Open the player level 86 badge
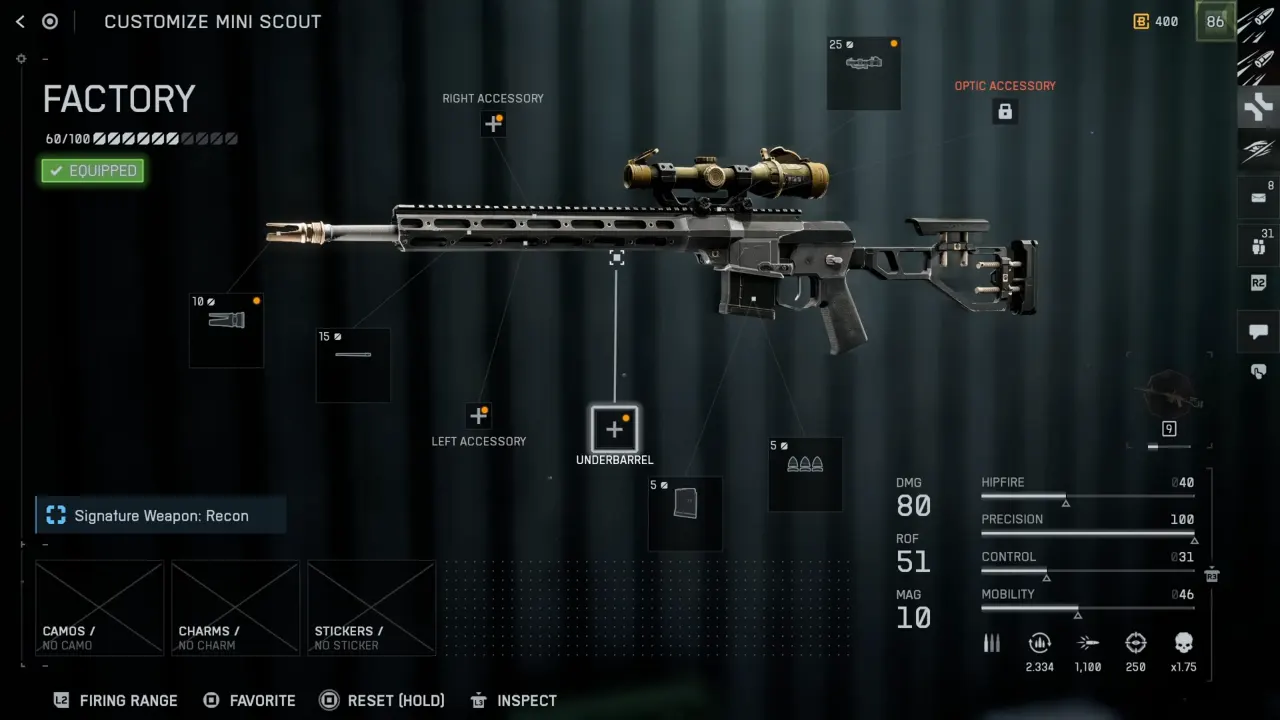 1215,21
